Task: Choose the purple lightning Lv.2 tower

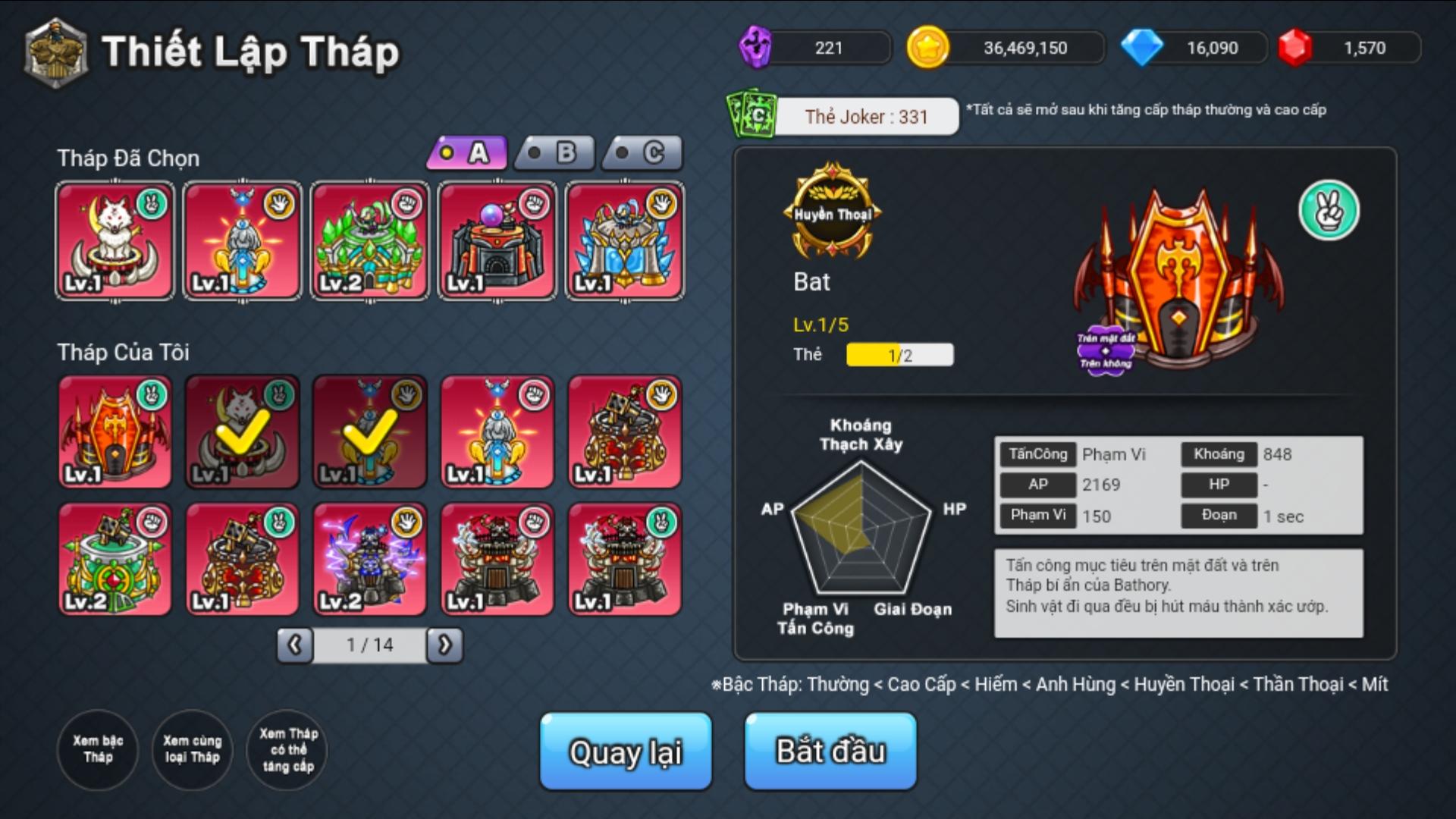Action: (x=369, y=560)
